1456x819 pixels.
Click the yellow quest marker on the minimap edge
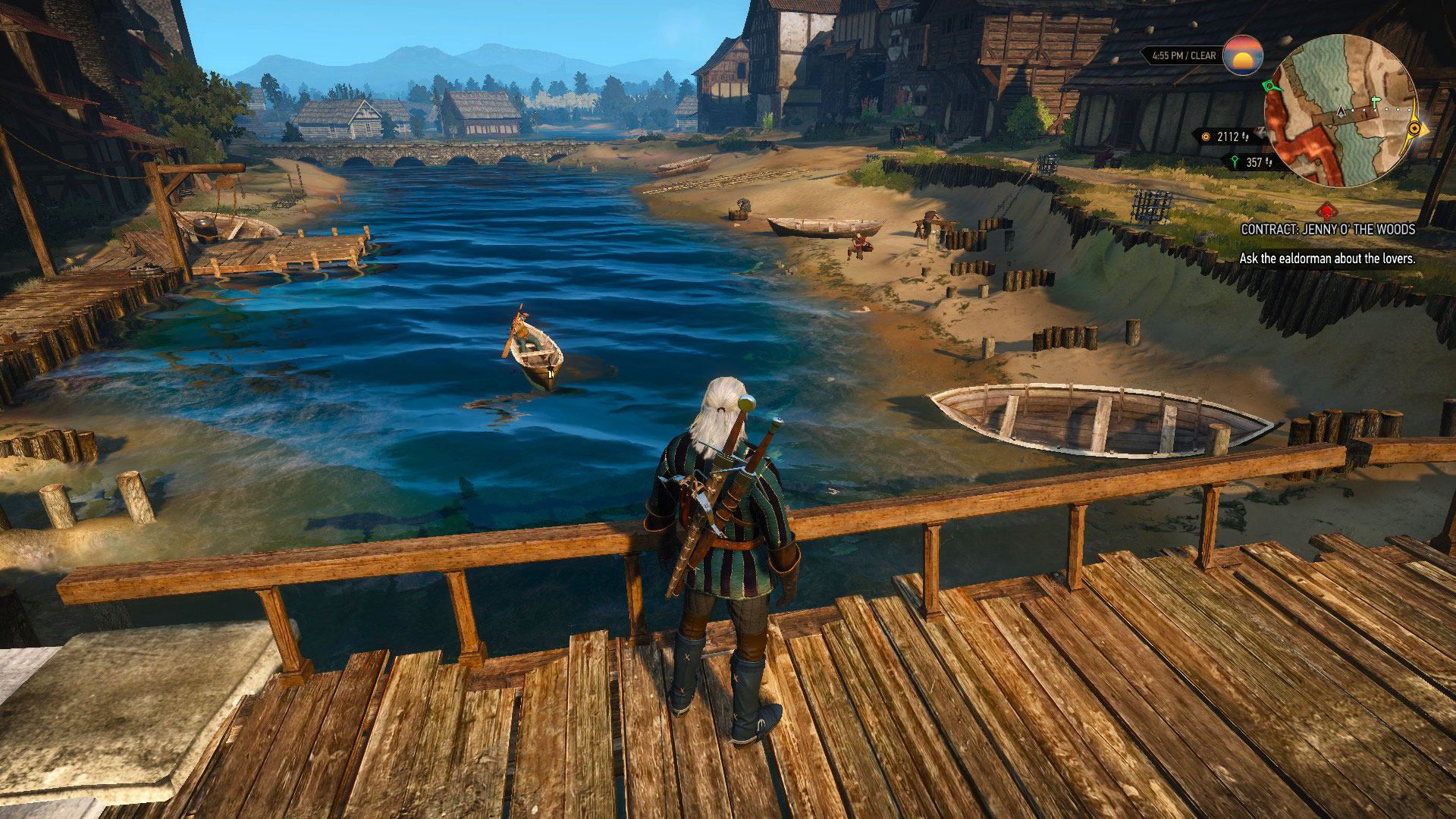(1414, 129)
